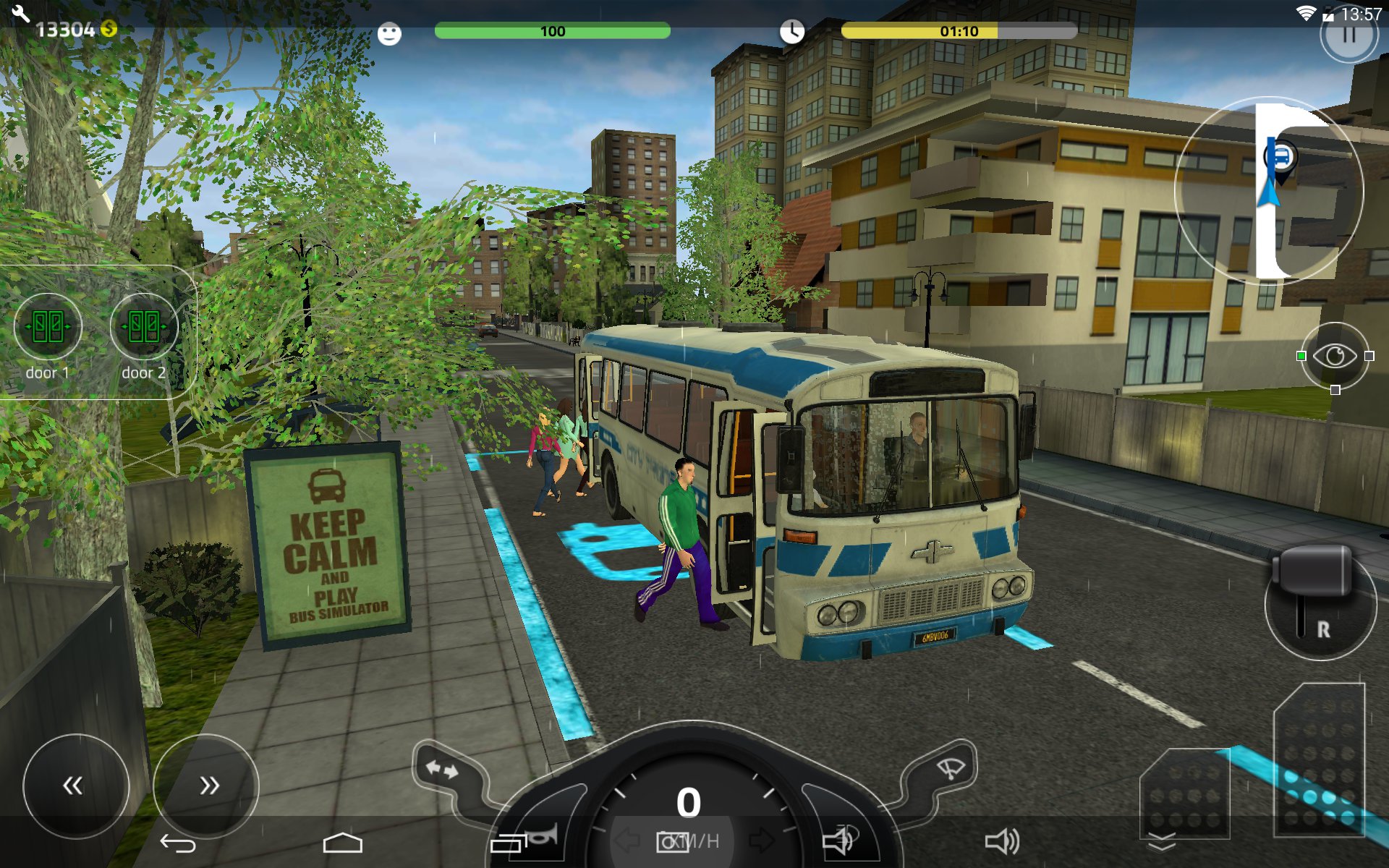Tap the Android back arrow
Screen dimensions: 1389x868
tap(178, 843)
